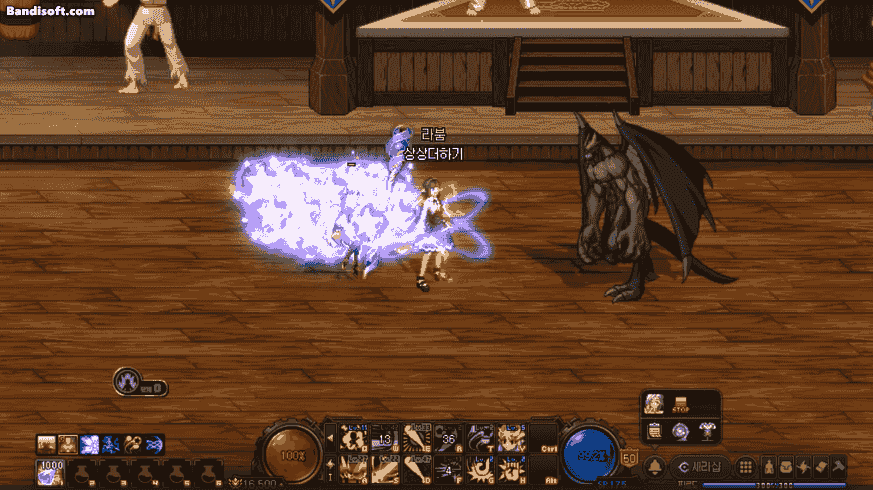The height and width of the screenshot is (490, 873).
Task: Click the winged trophy icon in the popup
Action: tap(707, 431)
